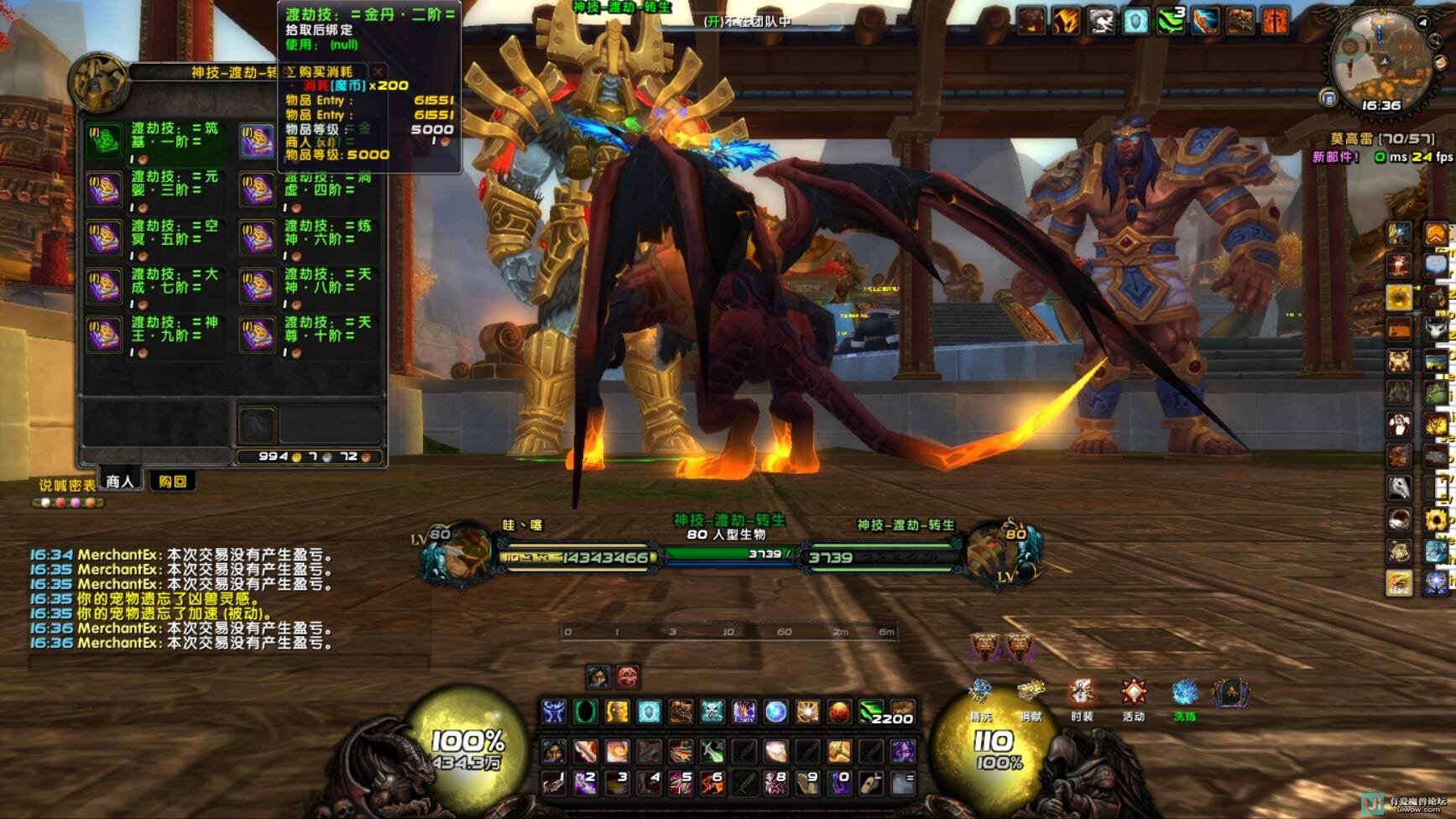Select the 大成·七阶 merchant item

coord(104,286)
